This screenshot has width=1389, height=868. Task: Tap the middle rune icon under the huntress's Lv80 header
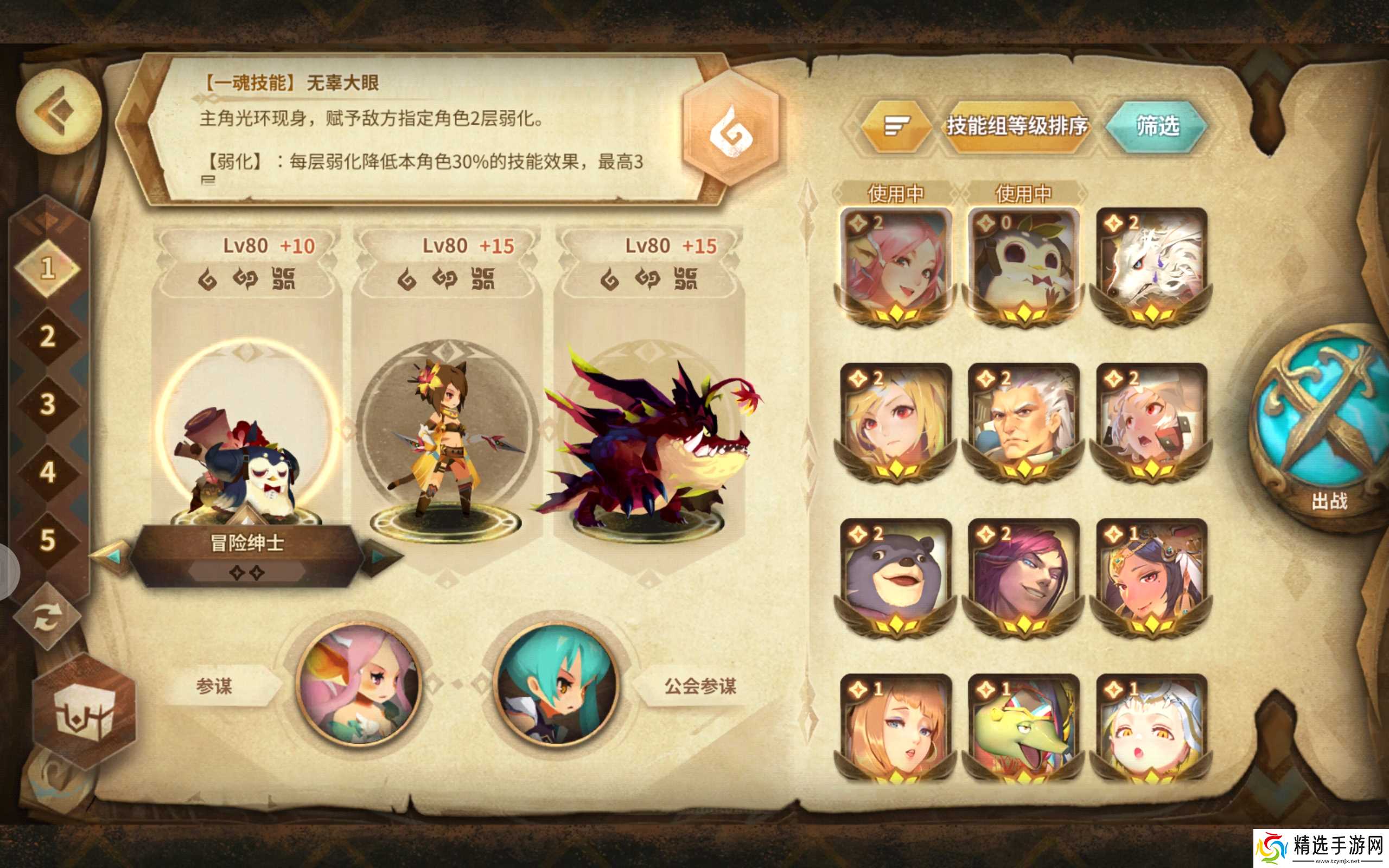click(445, 279)
